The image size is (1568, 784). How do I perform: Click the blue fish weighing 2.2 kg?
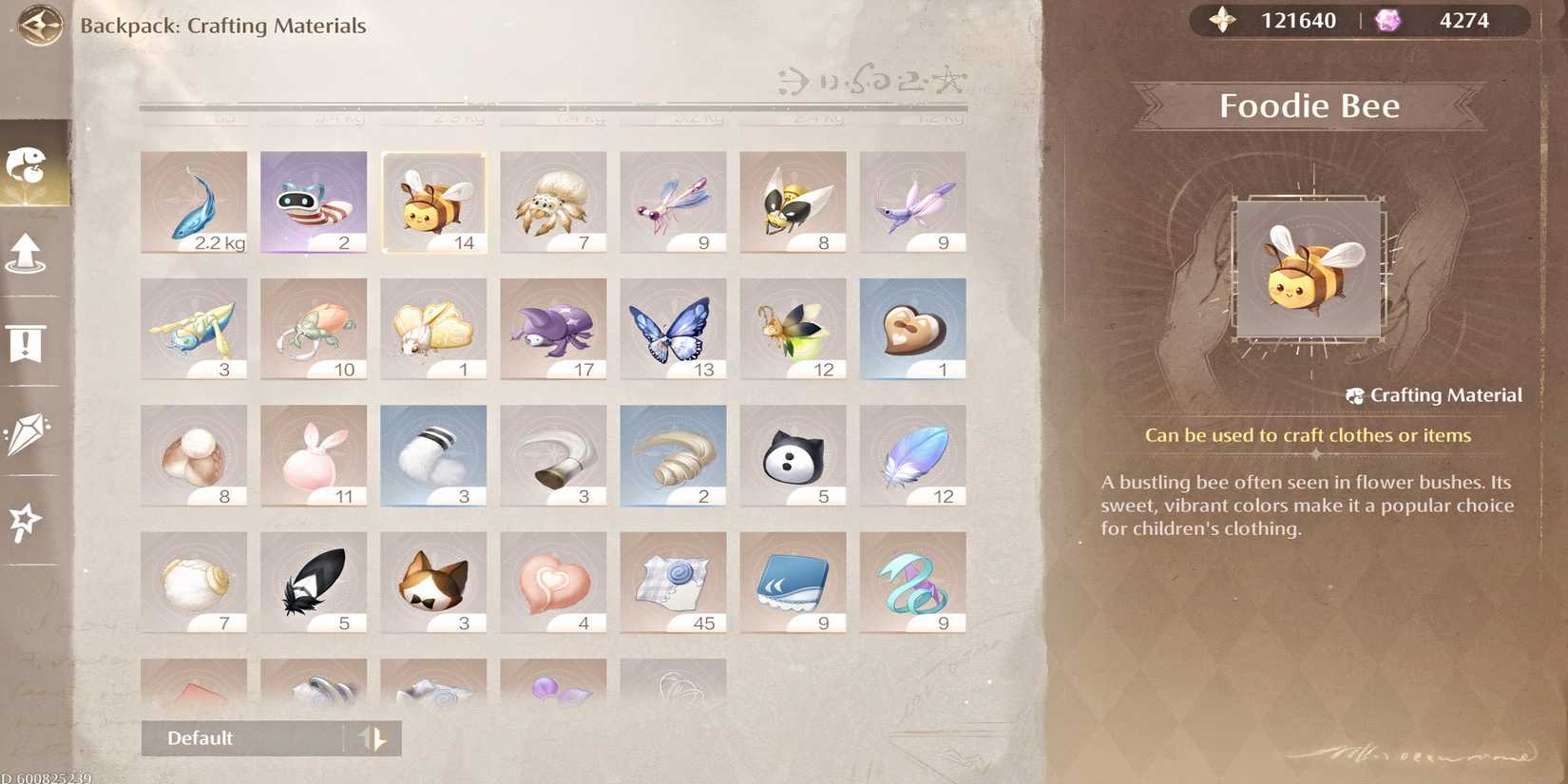point(192,200)
